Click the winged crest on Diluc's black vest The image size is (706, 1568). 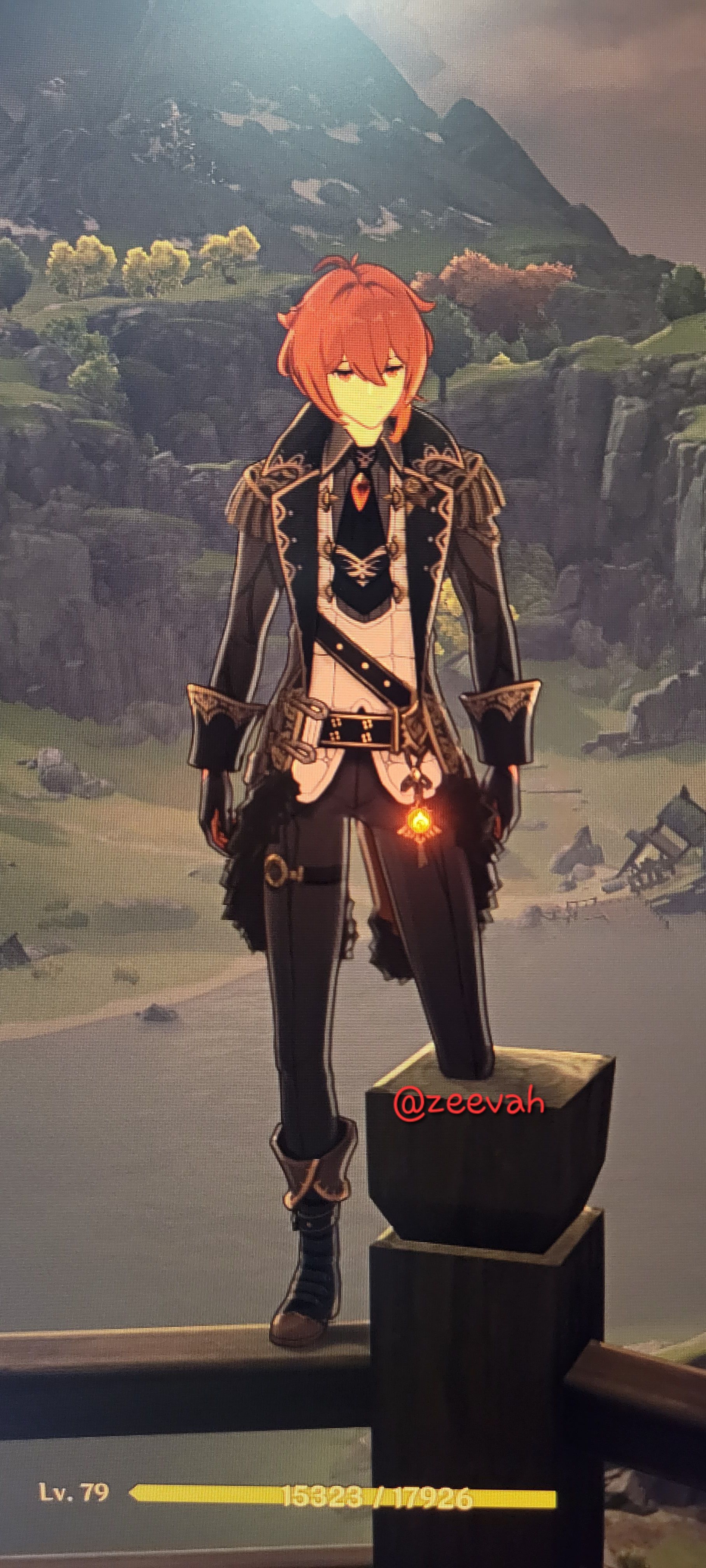click(363, 566)
